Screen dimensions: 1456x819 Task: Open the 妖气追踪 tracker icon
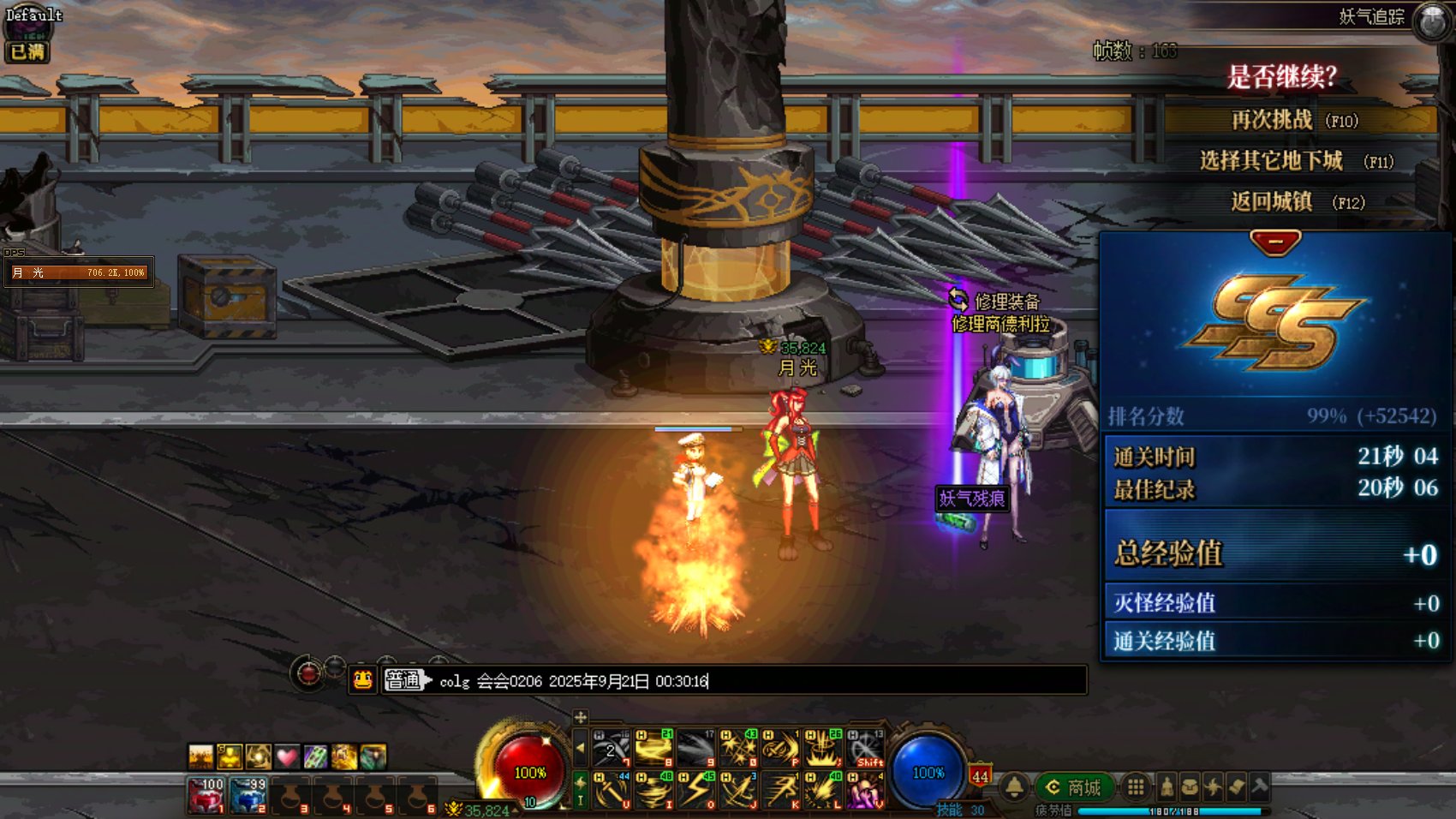pyautogui.click(x=1432, y=21)
